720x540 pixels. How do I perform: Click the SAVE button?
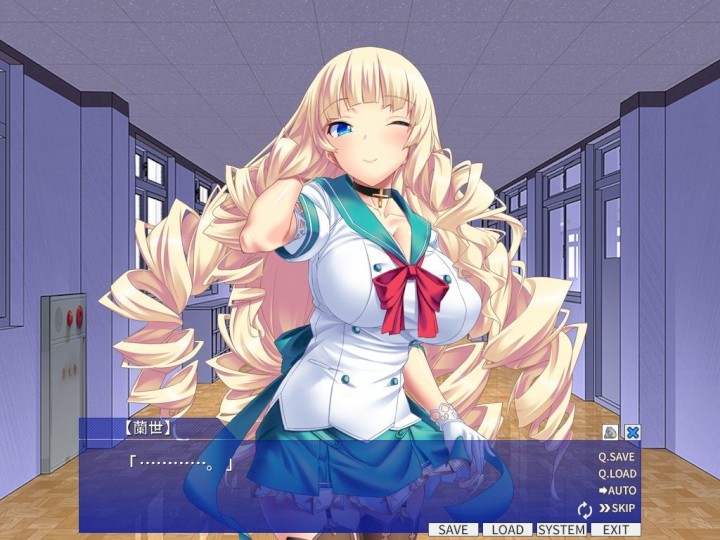pos(454,529)
